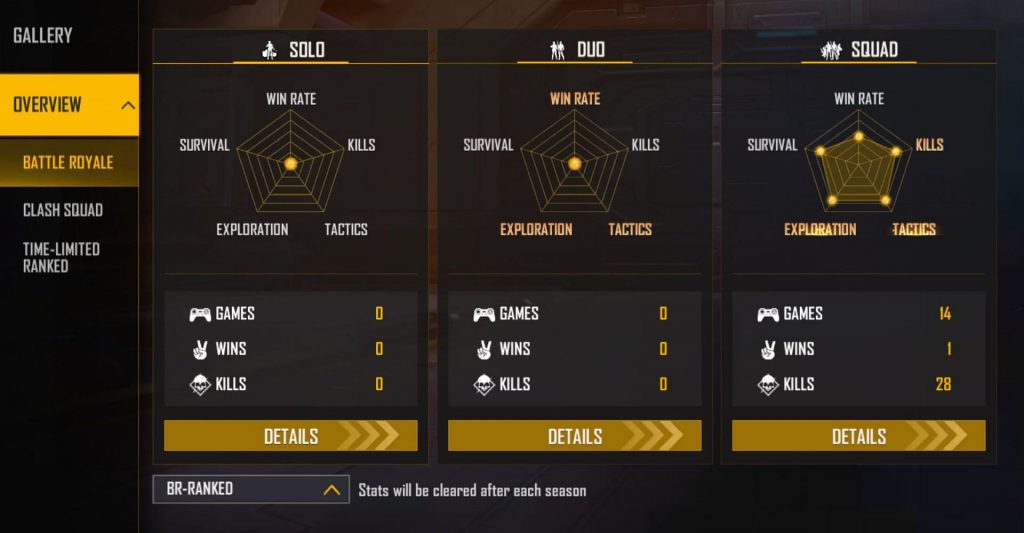Select the Solo stats header
Viewport: 1024px width, 533px height.
(291, 50)
